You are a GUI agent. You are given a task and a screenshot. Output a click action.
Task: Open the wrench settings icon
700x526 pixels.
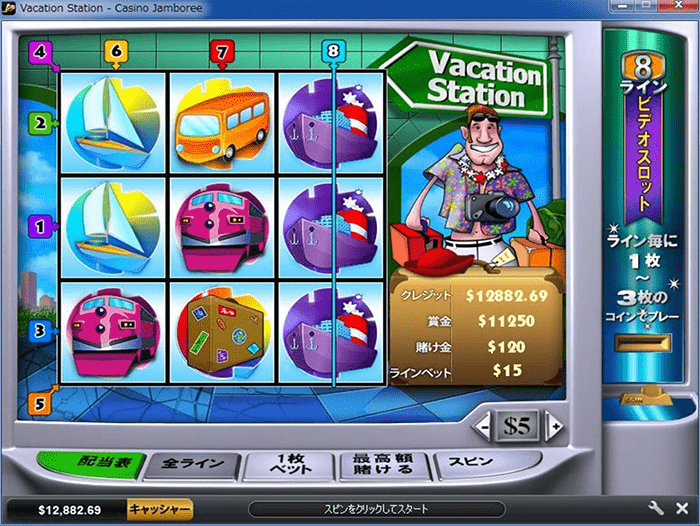tap(657, 509)
